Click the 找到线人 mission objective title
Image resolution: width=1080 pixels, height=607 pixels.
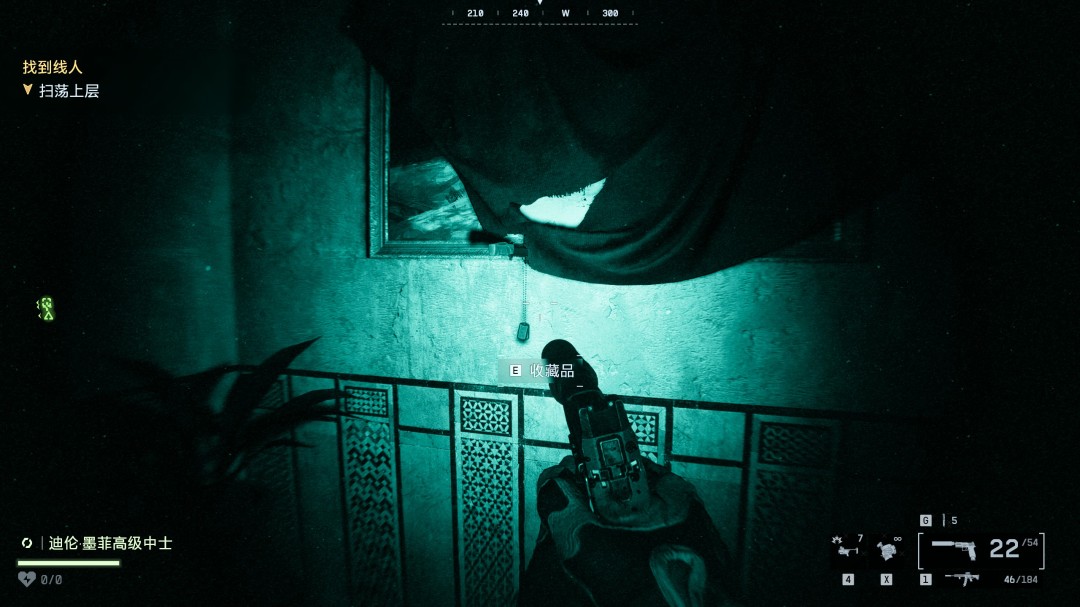pos(52,67)
